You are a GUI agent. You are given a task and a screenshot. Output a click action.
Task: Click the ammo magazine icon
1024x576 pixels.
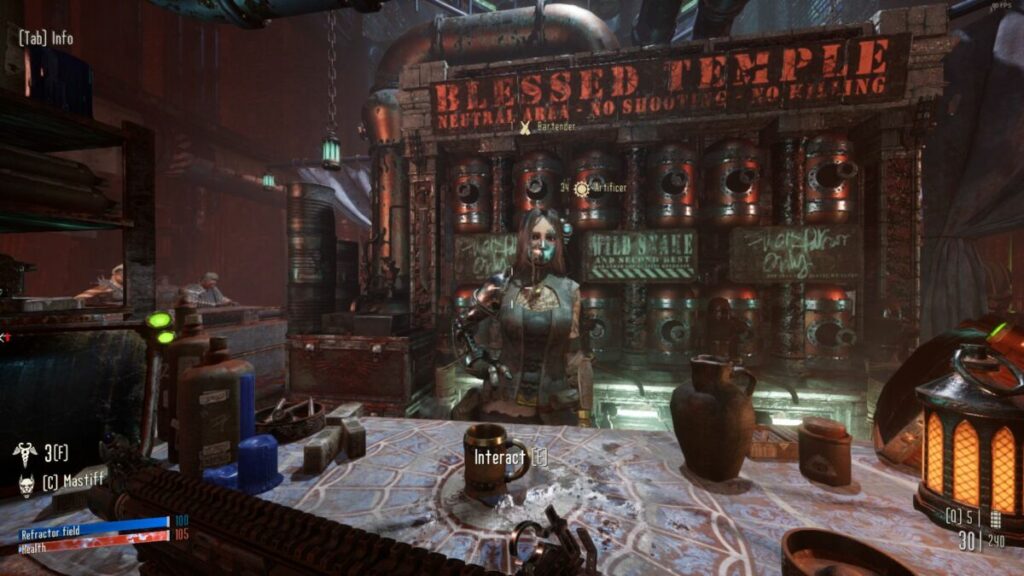995,519
